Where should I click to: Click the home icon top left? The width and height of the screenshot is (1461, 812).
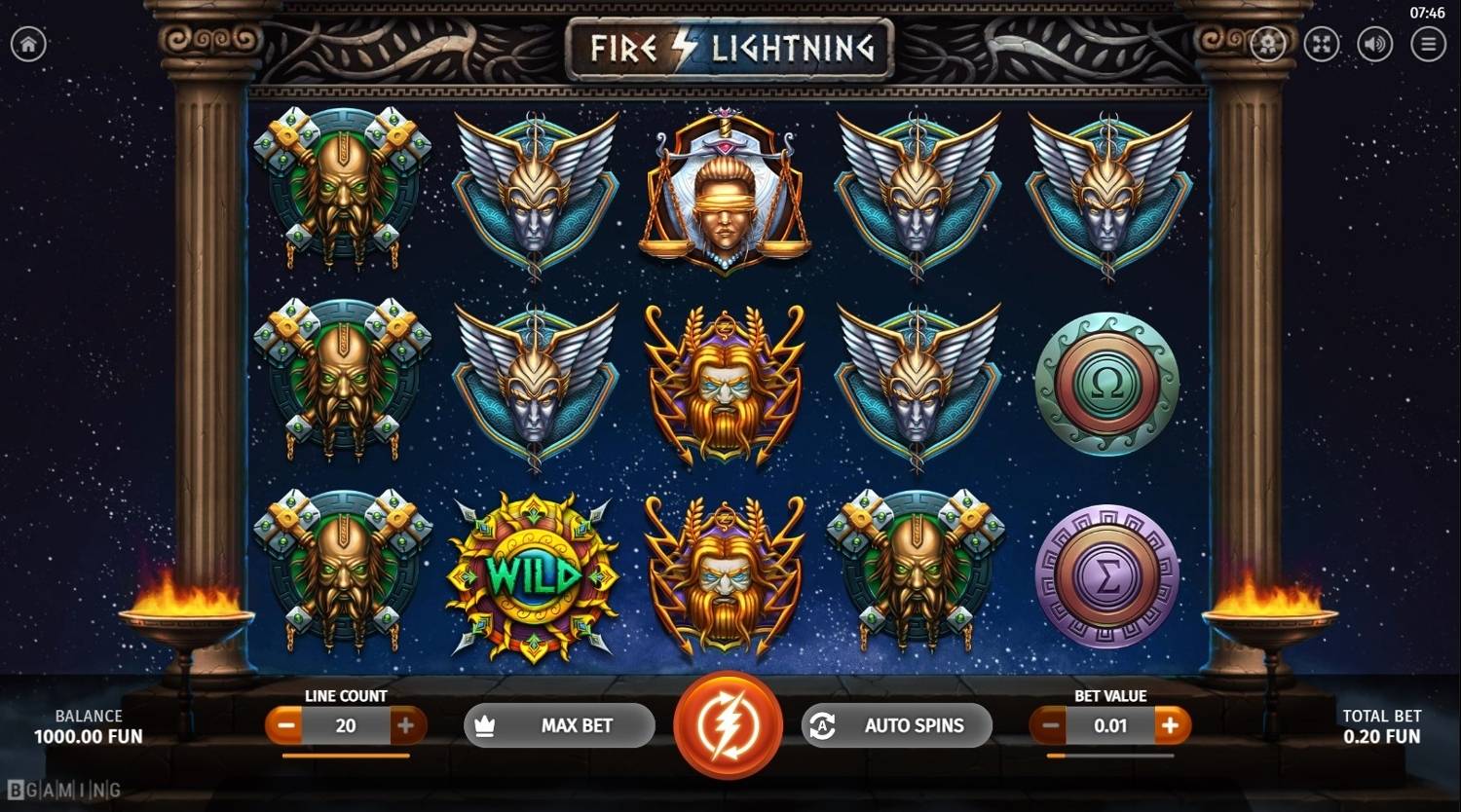[29, 44]
